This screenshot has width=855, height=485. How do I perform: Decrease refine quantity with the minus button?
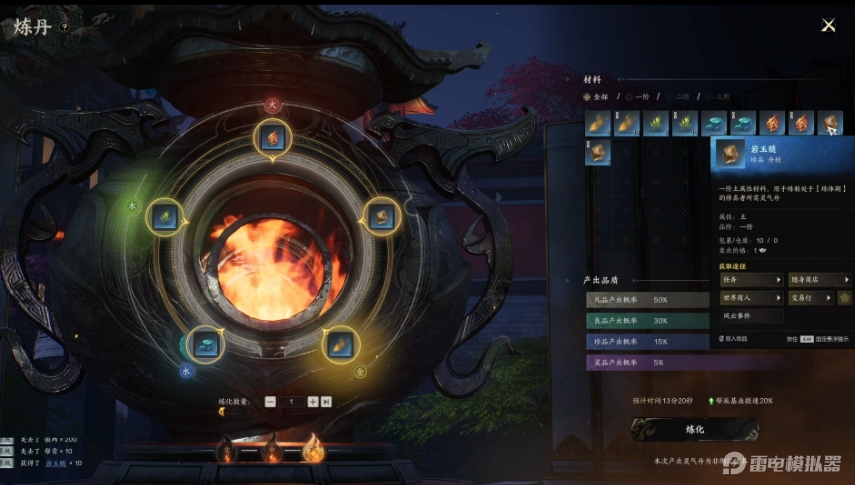270,401
